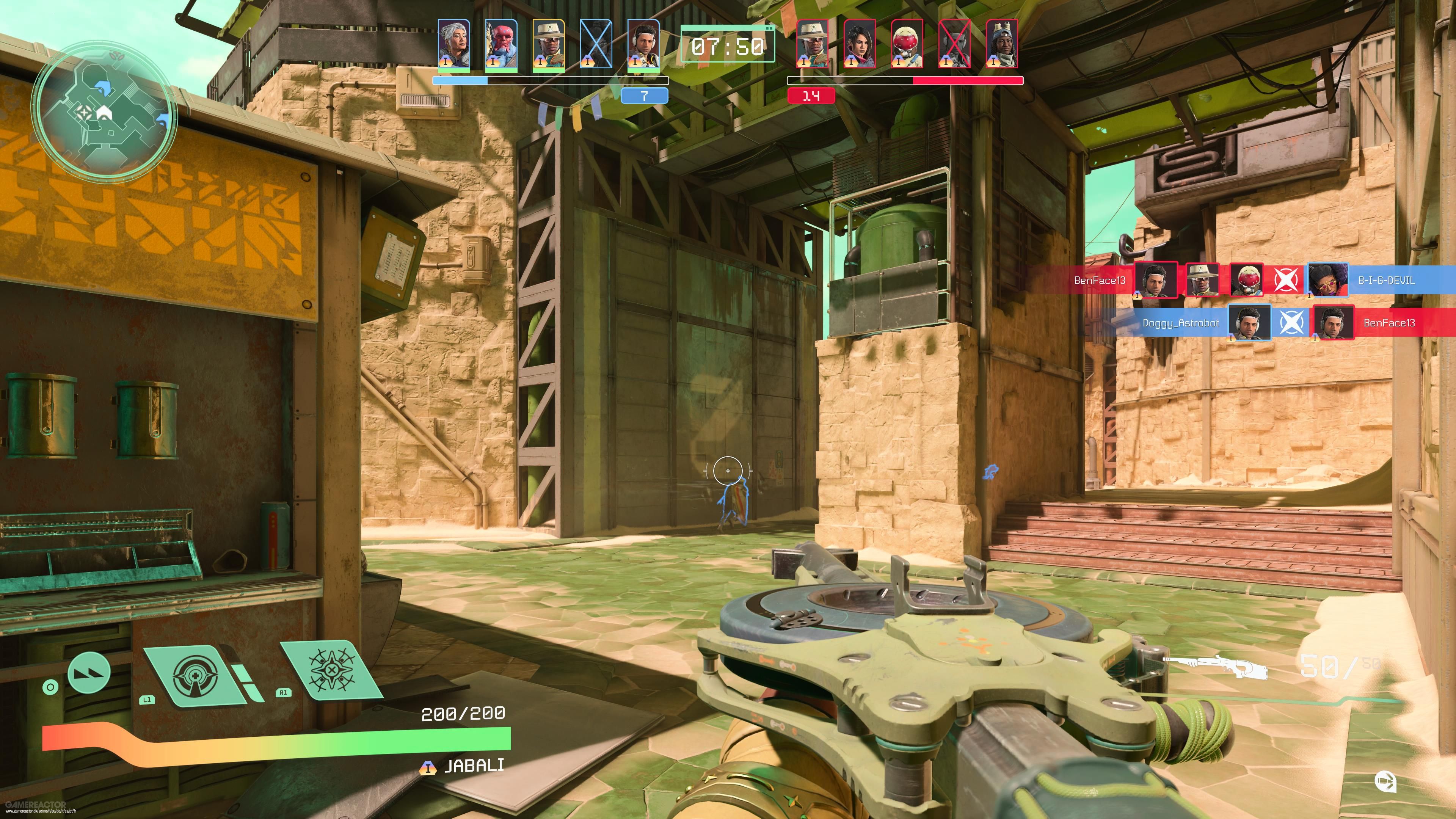Click the Gamereactor watermark logo

point(35,804)
